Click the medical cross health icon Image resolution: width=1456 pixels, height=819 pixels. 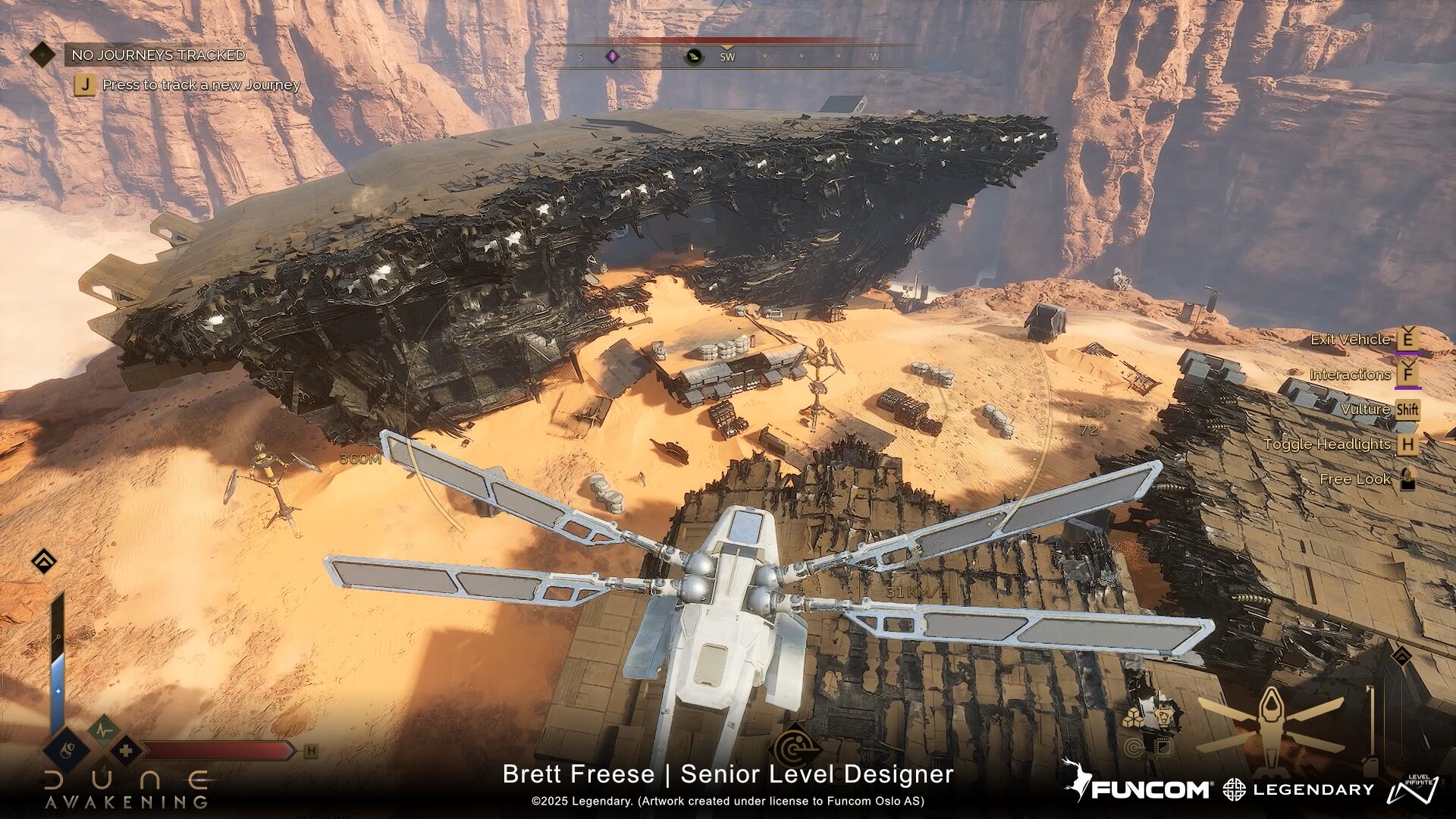126,751
